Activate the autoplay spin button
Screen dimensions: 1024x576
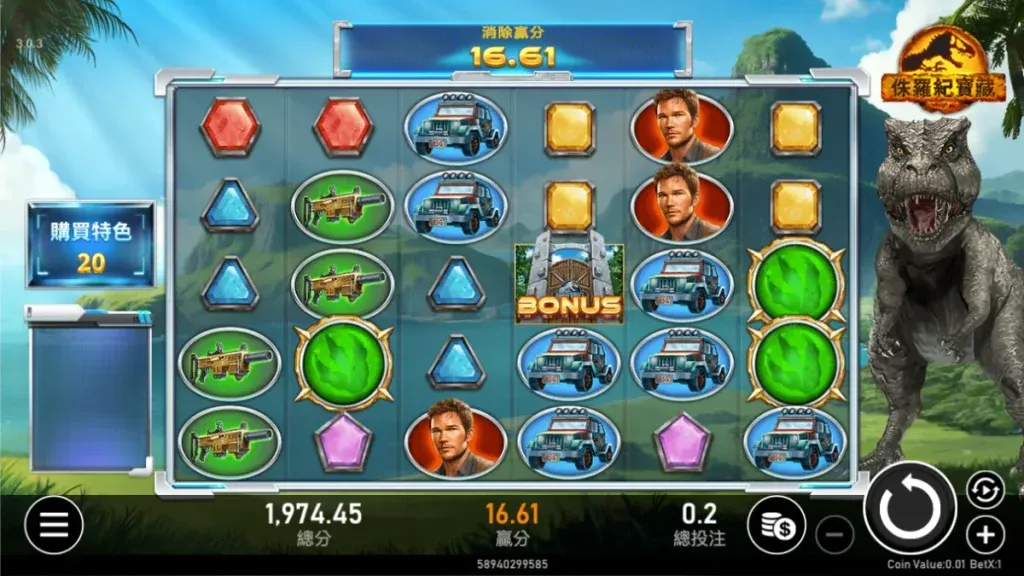tap(984, 490)
